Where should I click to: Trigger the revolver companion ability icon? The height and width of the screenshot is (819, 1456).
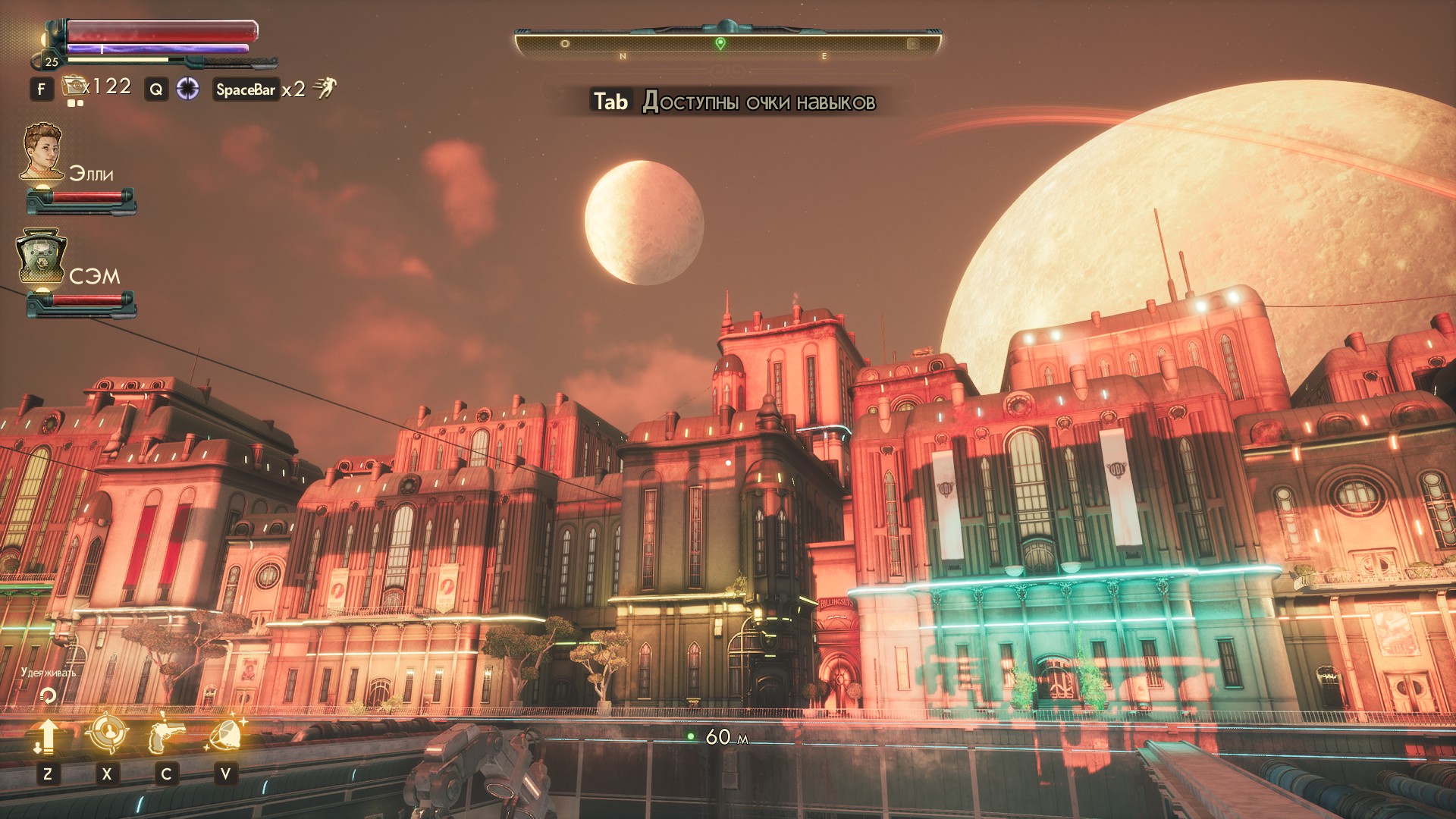pyautogui.click(x=166, y=735)
